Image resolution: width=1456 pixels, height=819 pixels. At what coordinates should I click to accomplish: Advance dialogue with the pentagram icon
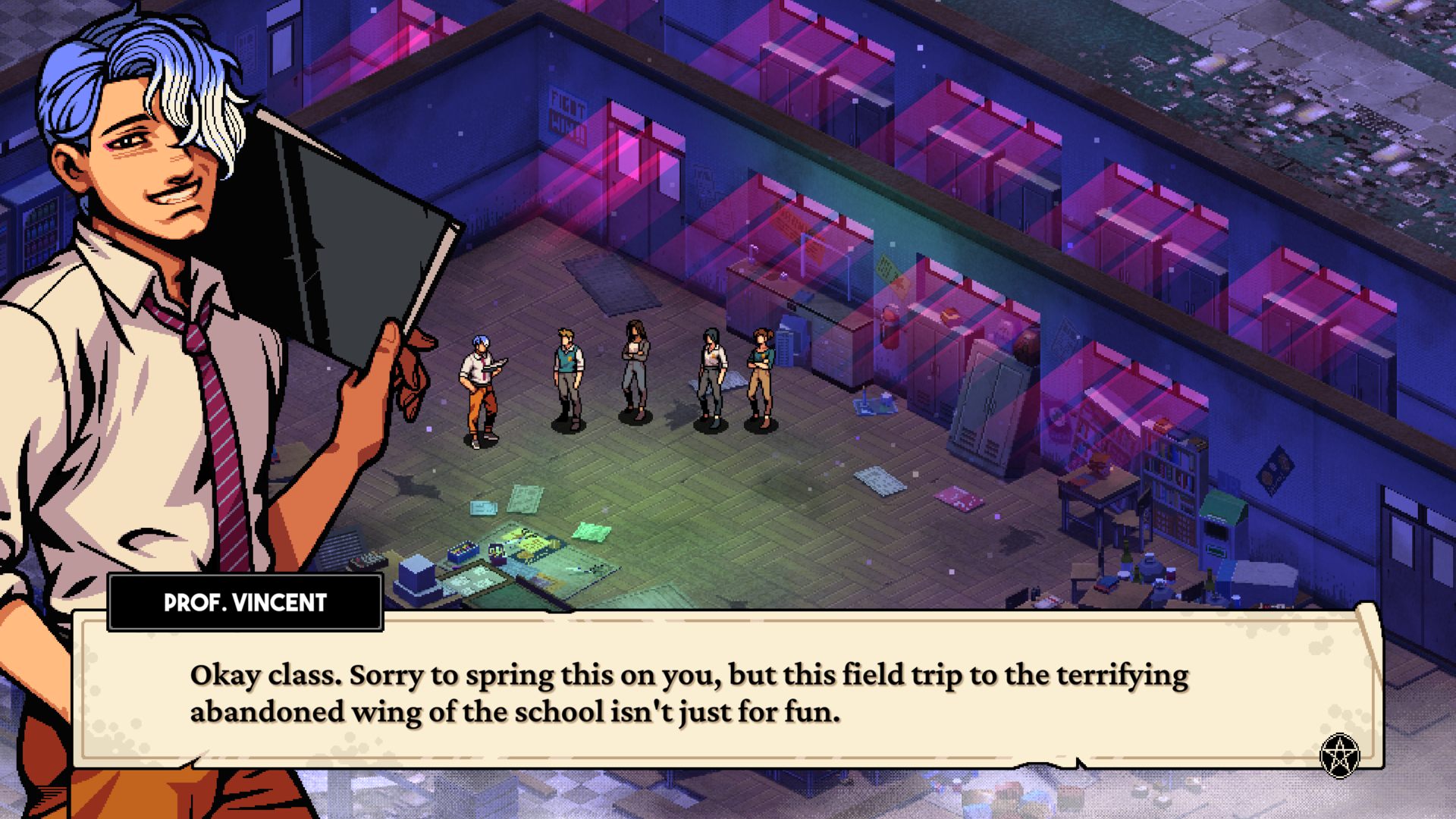pyautogui.click(x=1339, y=755)
